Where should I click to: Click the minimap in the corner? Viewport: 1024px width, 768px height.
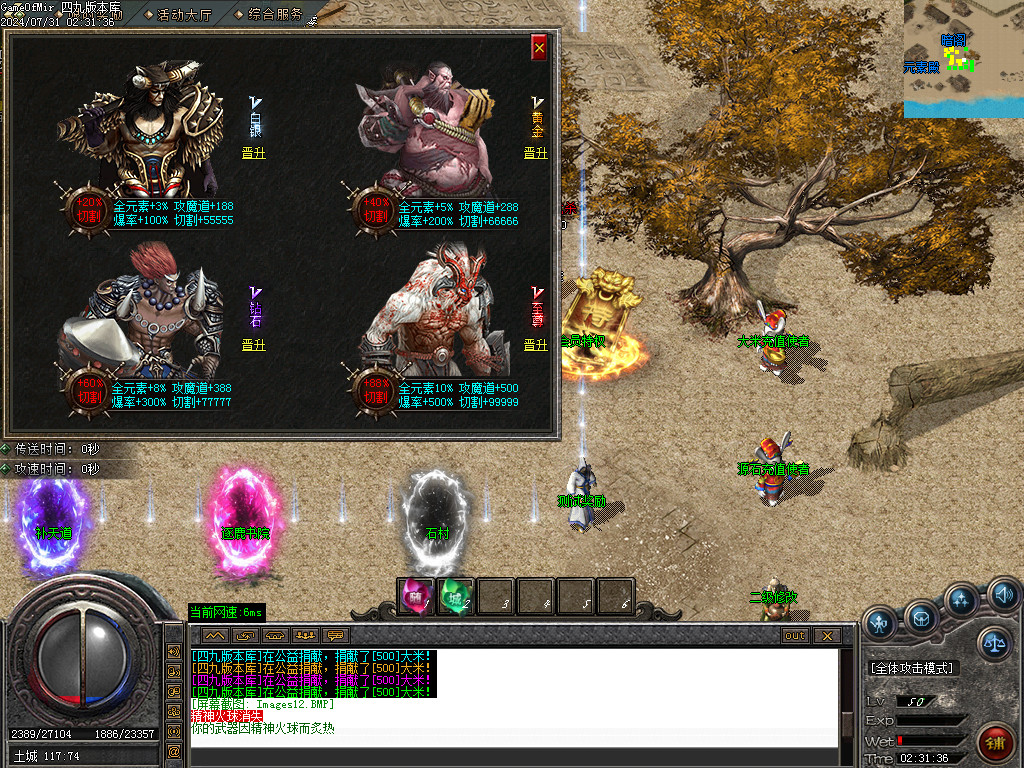tap(963, 58)
